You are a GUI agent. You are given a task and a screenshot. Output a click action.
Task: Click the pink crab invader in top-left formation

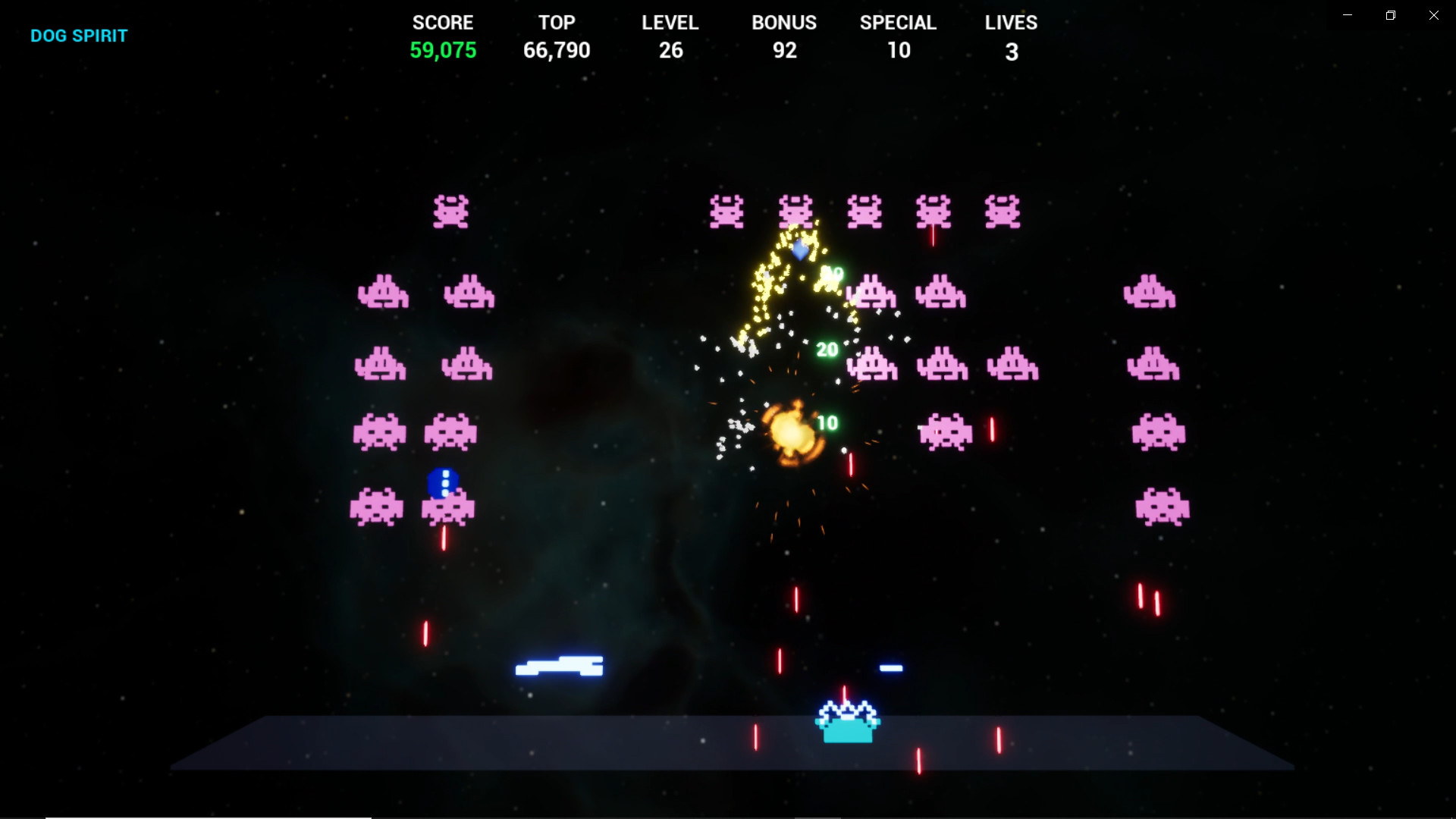point(450,212)
